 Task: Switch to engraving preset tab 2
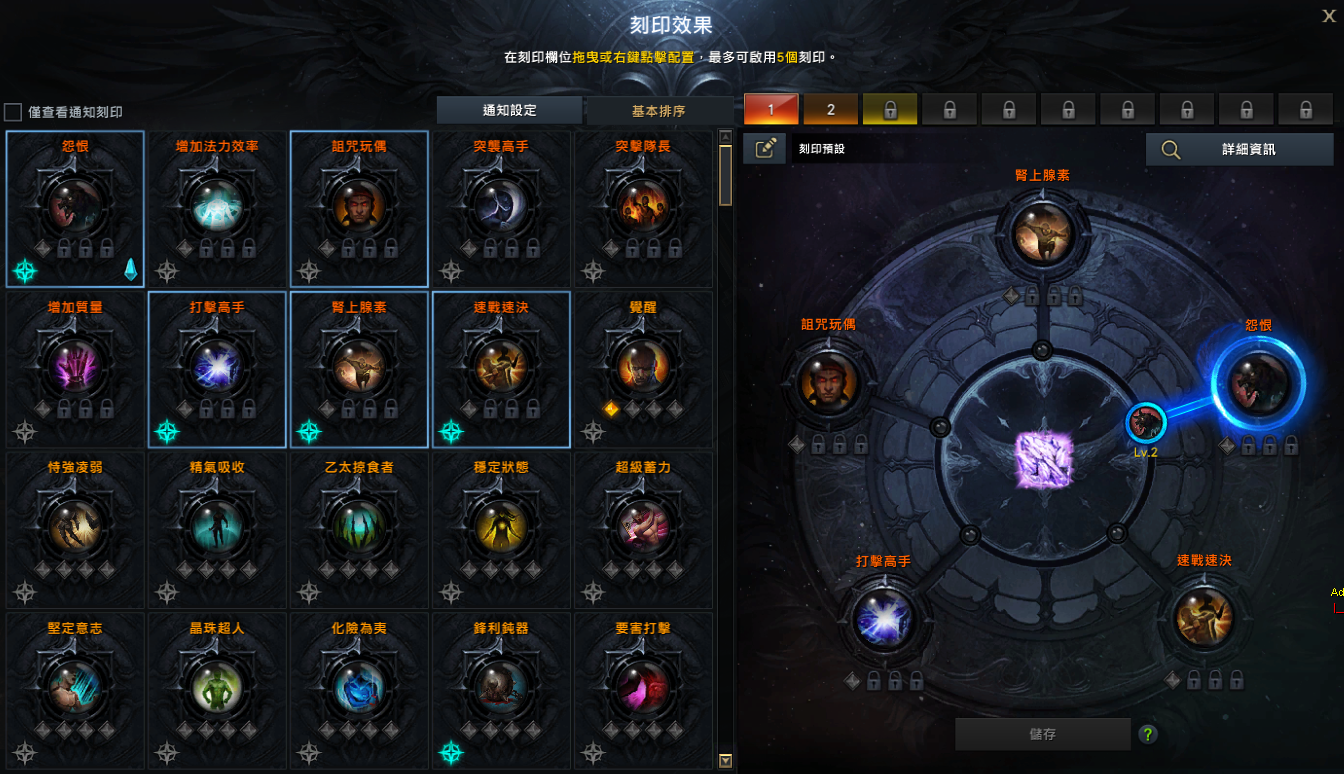[831, 110]
